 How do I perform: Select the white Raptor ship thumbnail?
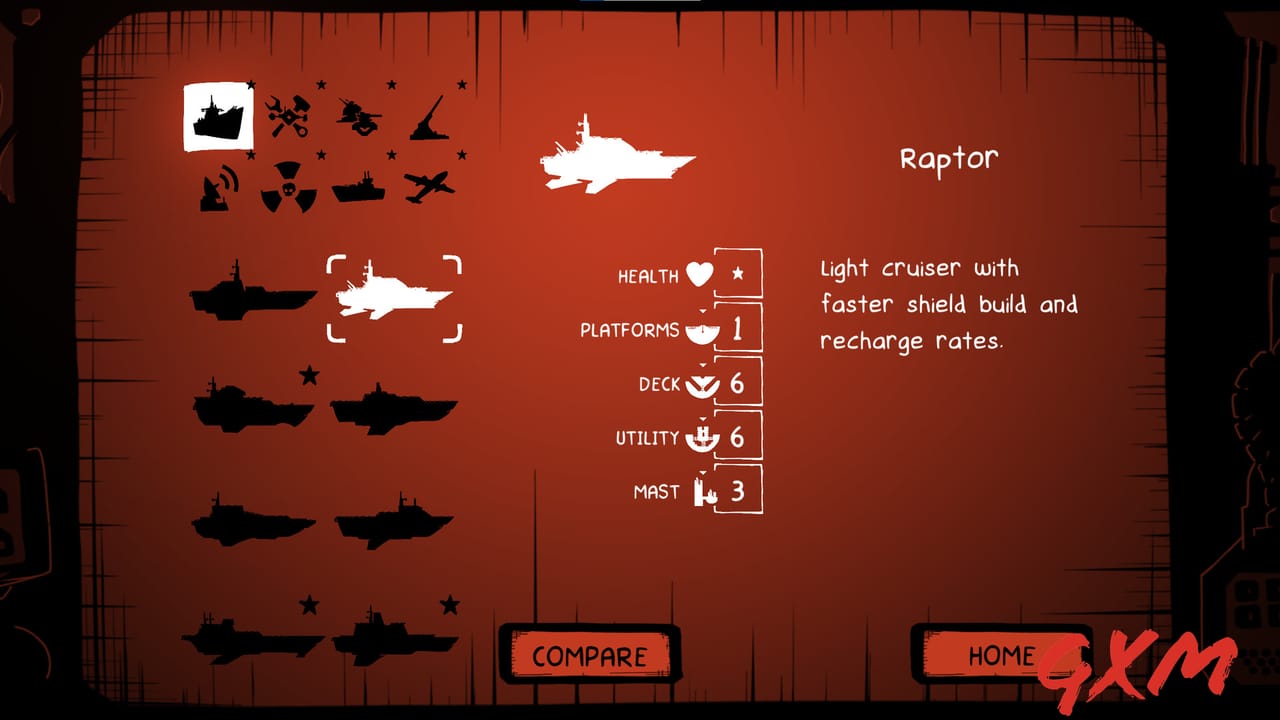pyautogui.click(x=393, y=295)
